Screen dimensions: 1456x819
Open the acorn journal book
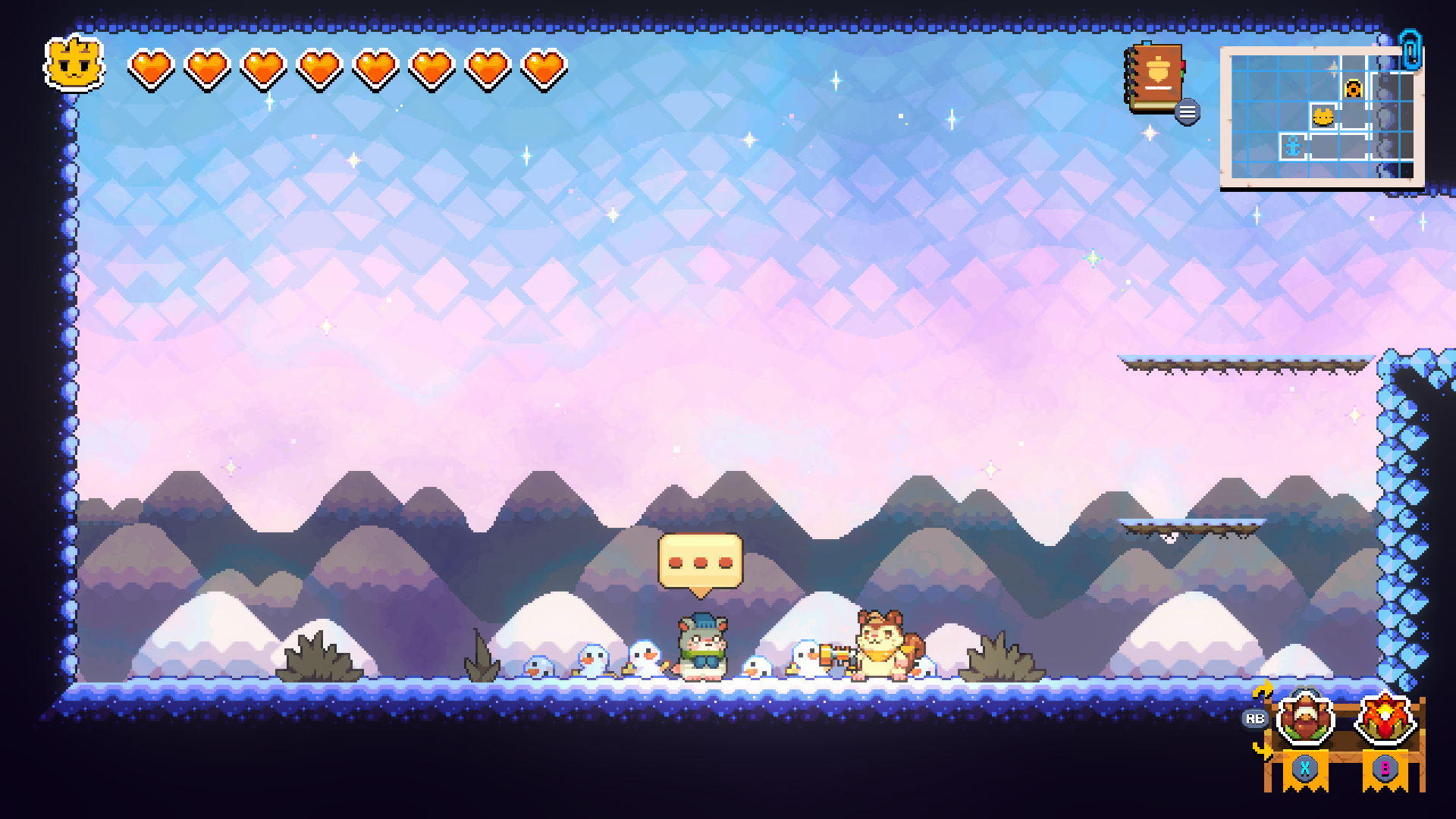(1156, 79)
